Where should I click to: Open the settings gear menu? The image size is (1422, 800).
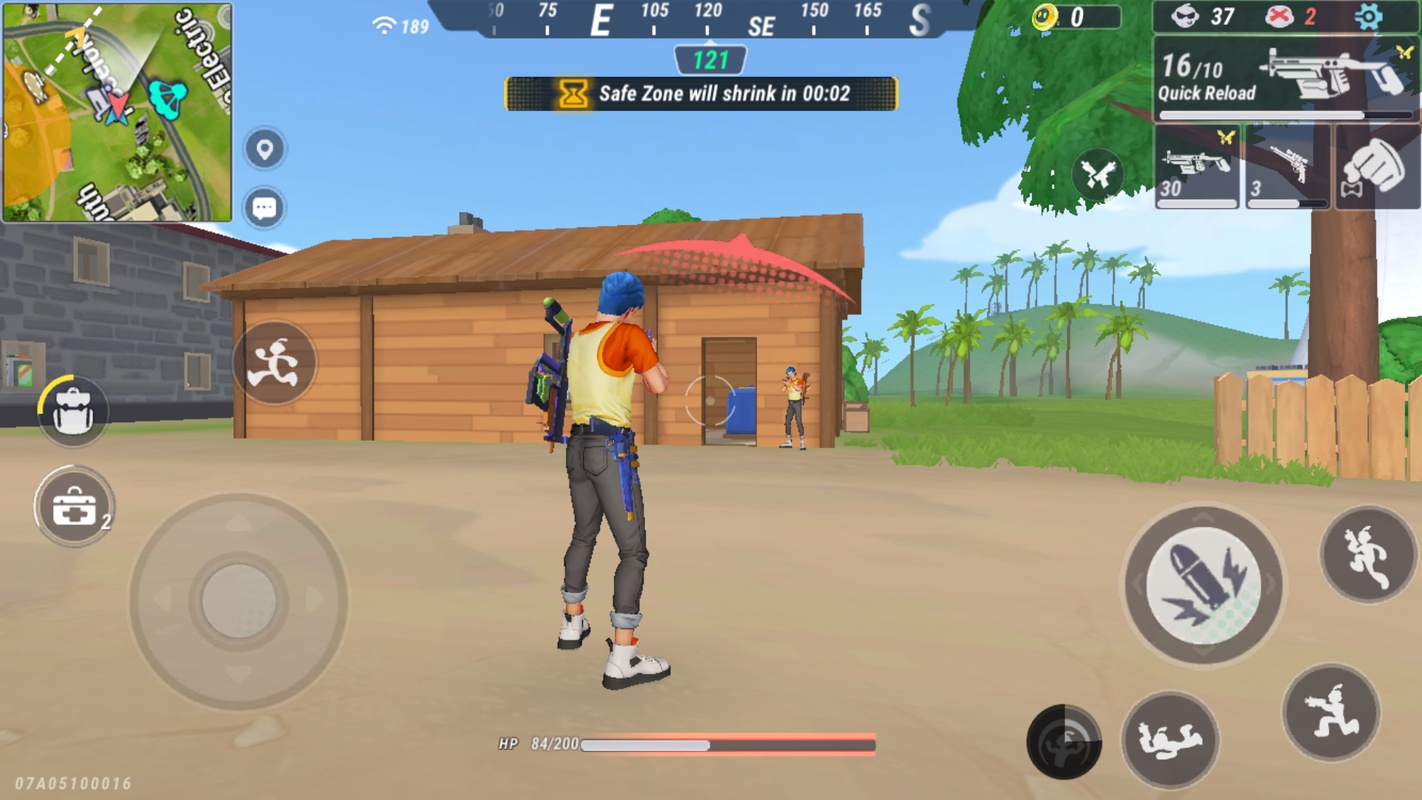point(1368,17)
